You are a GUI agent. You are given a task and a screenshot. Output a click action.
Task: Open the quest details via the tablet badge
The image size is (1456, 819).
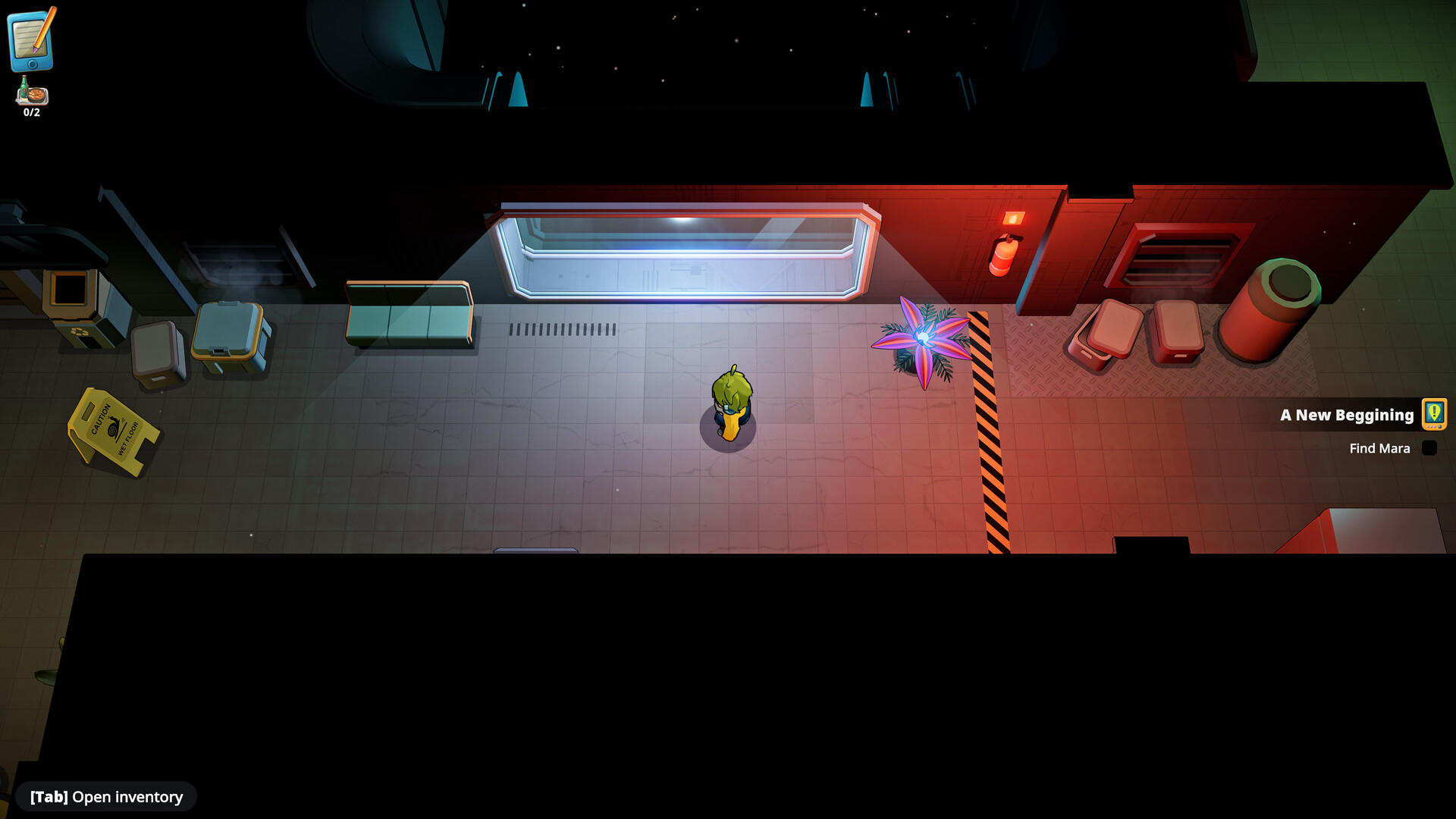pos(1433,415)
